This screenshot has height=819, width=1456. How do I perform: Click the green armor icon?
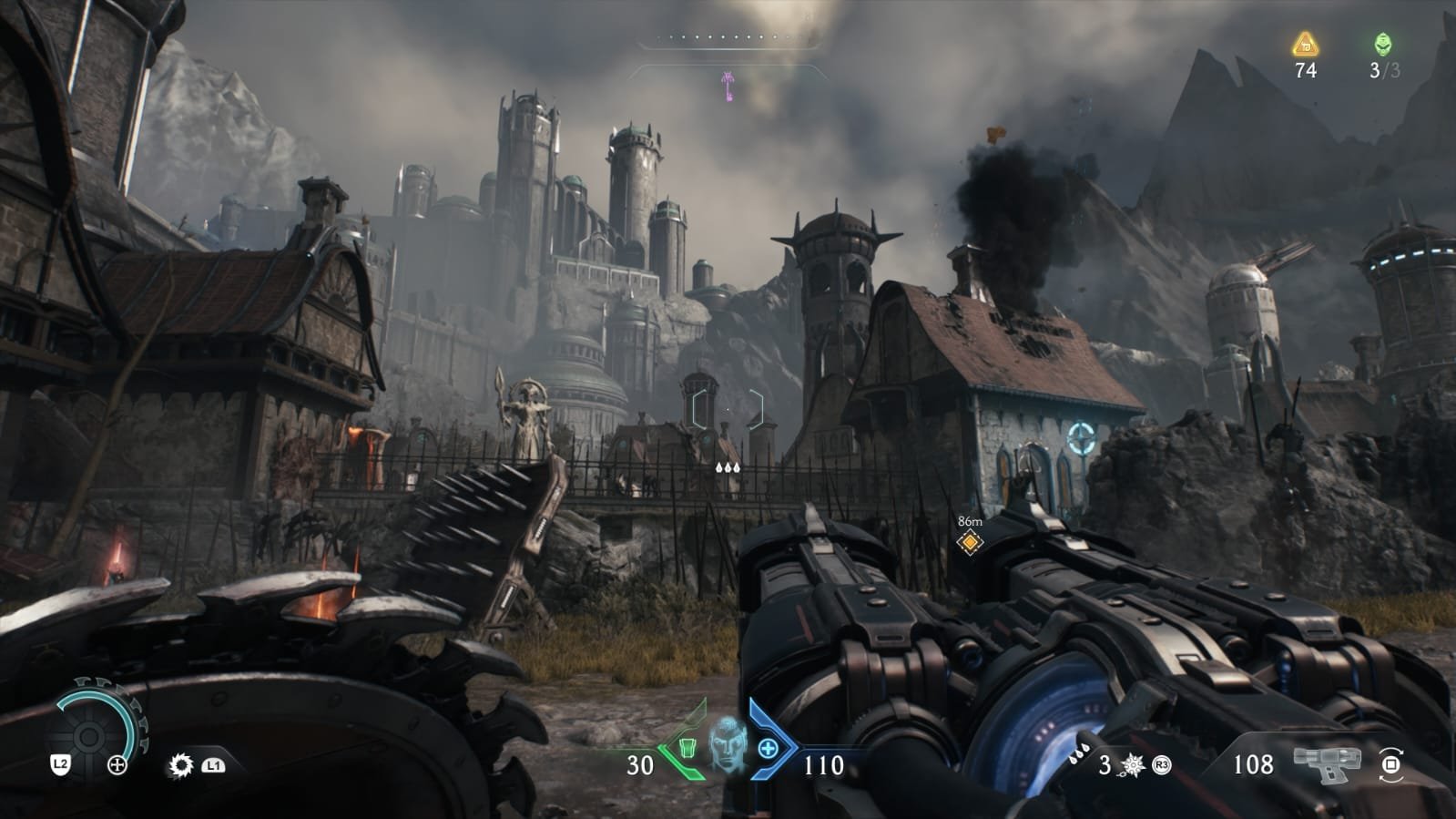(689, 749)
